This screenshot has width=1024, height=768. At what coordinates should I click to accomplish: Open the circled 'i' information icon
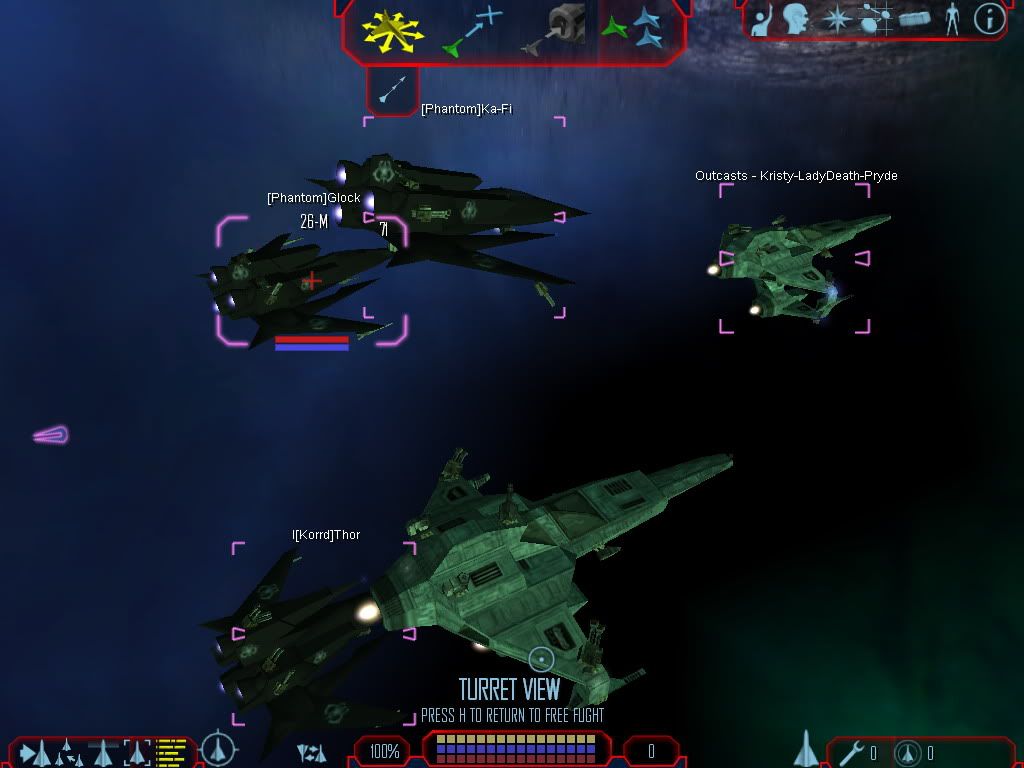[989, 19]
